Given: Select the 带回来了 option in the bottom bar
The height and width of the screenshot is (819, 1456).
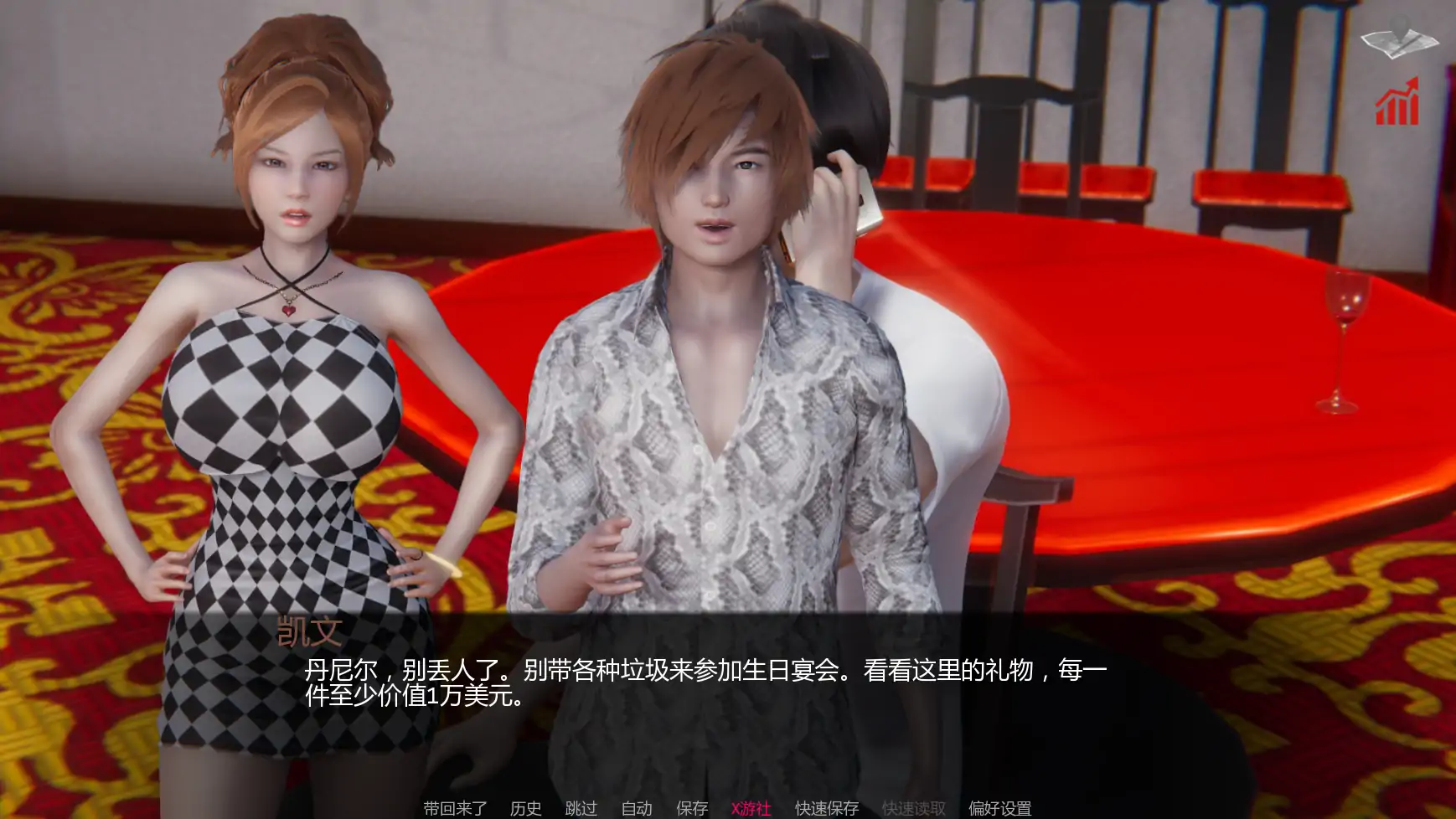Looking at the screenshot, I should pyautogui.click(x=456, y=809).
